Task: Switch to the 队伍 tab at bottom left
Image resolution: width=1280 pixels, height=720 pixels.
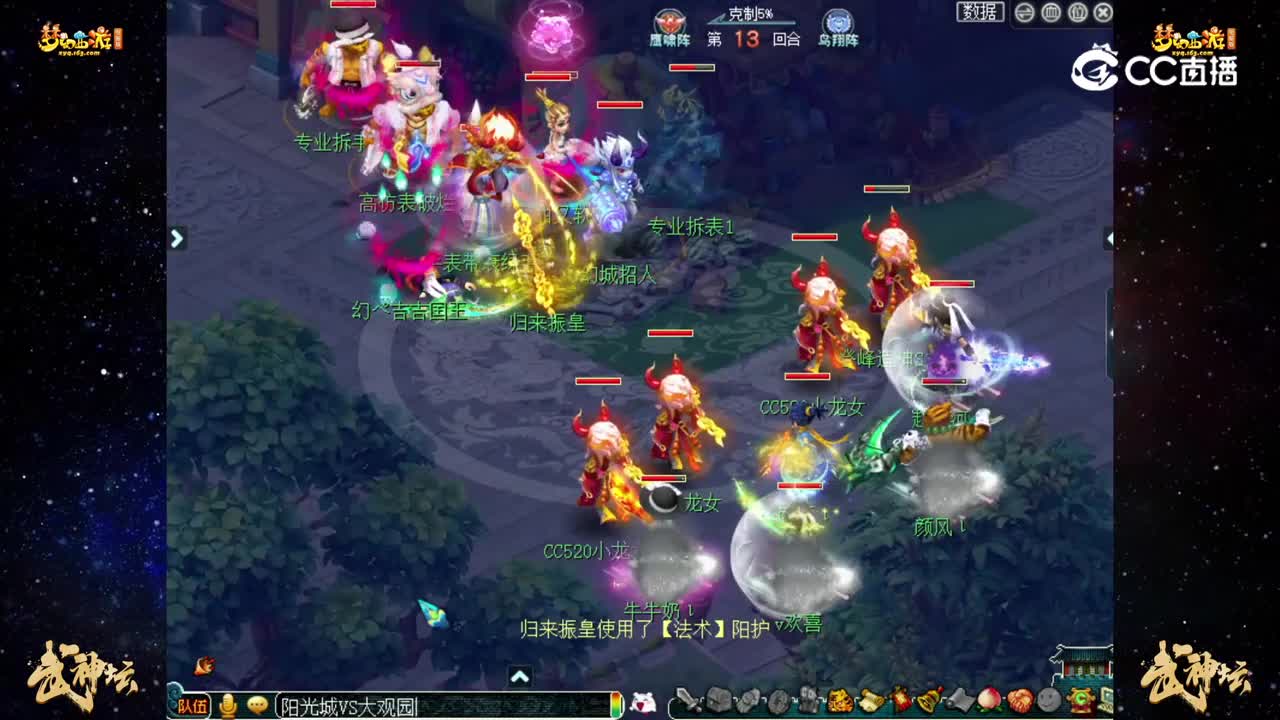Action: 194,703
